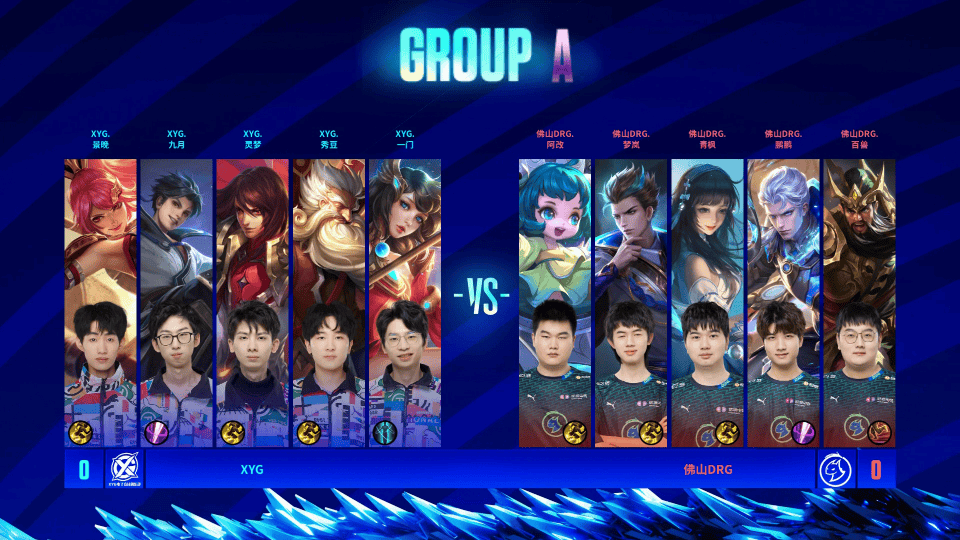Choose 佛山DRG player 梦岚's card
Screen dimensions: 960x540
click(x=631, y=300)
